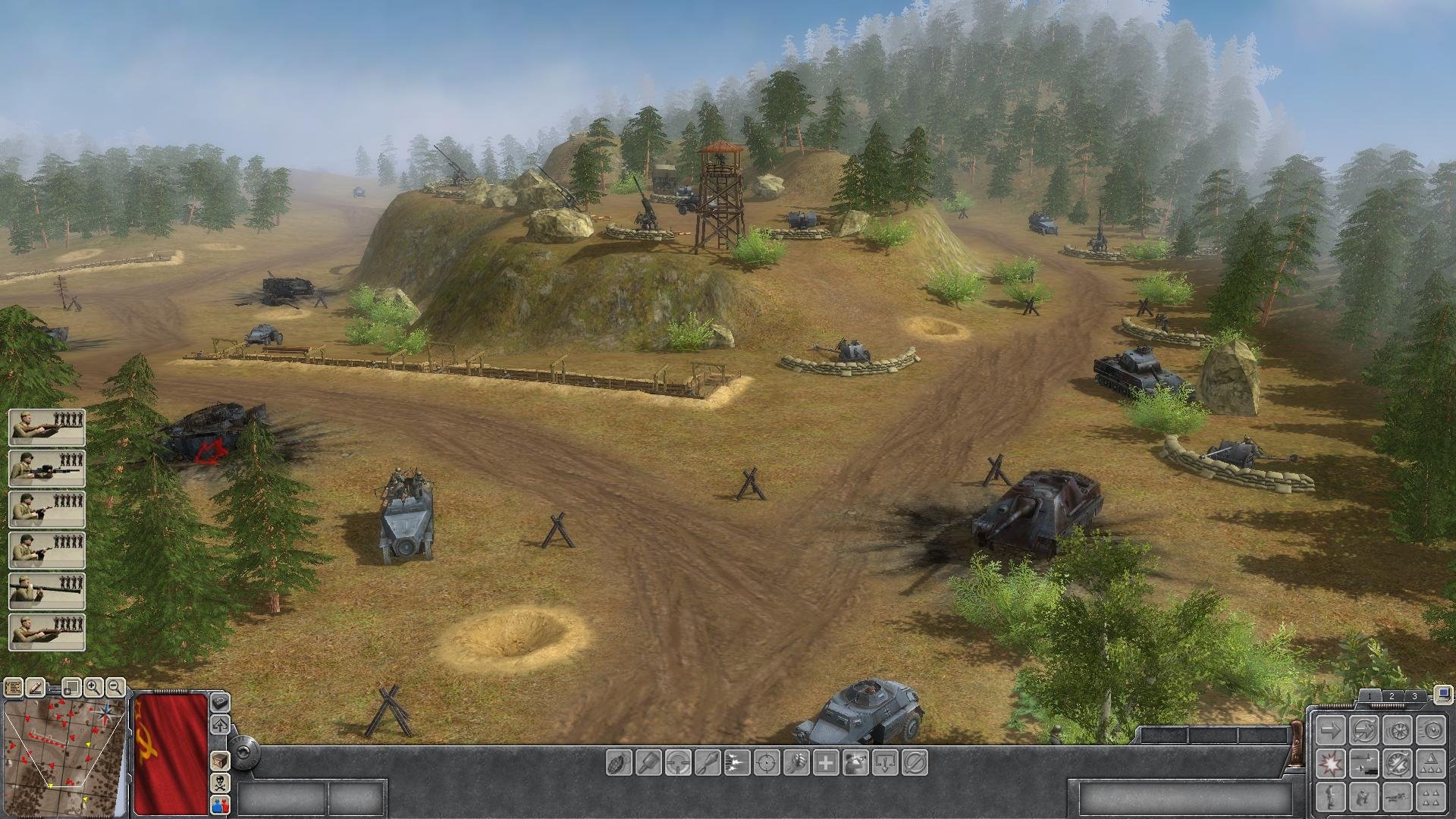Select the rocket launcher squad portrait
The width and height of the screenshot is (1456, 819).
[46, 591]
